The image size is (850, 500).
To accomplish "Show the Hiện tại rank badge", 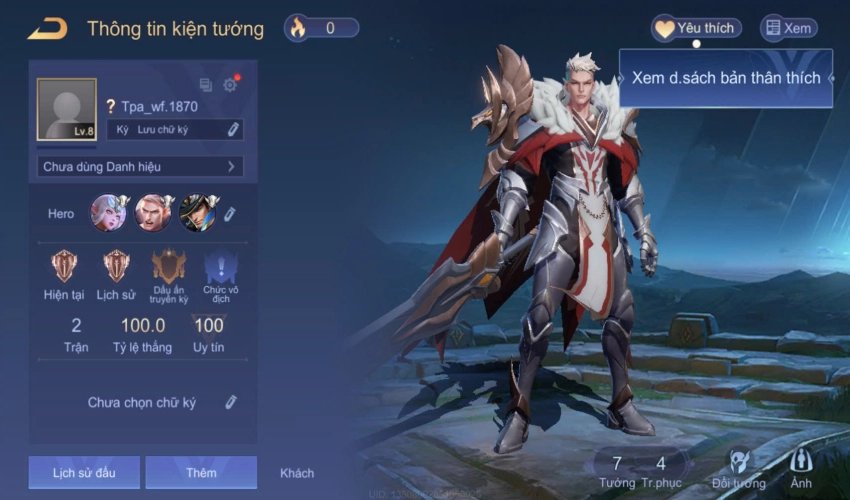I will (63, 266).
